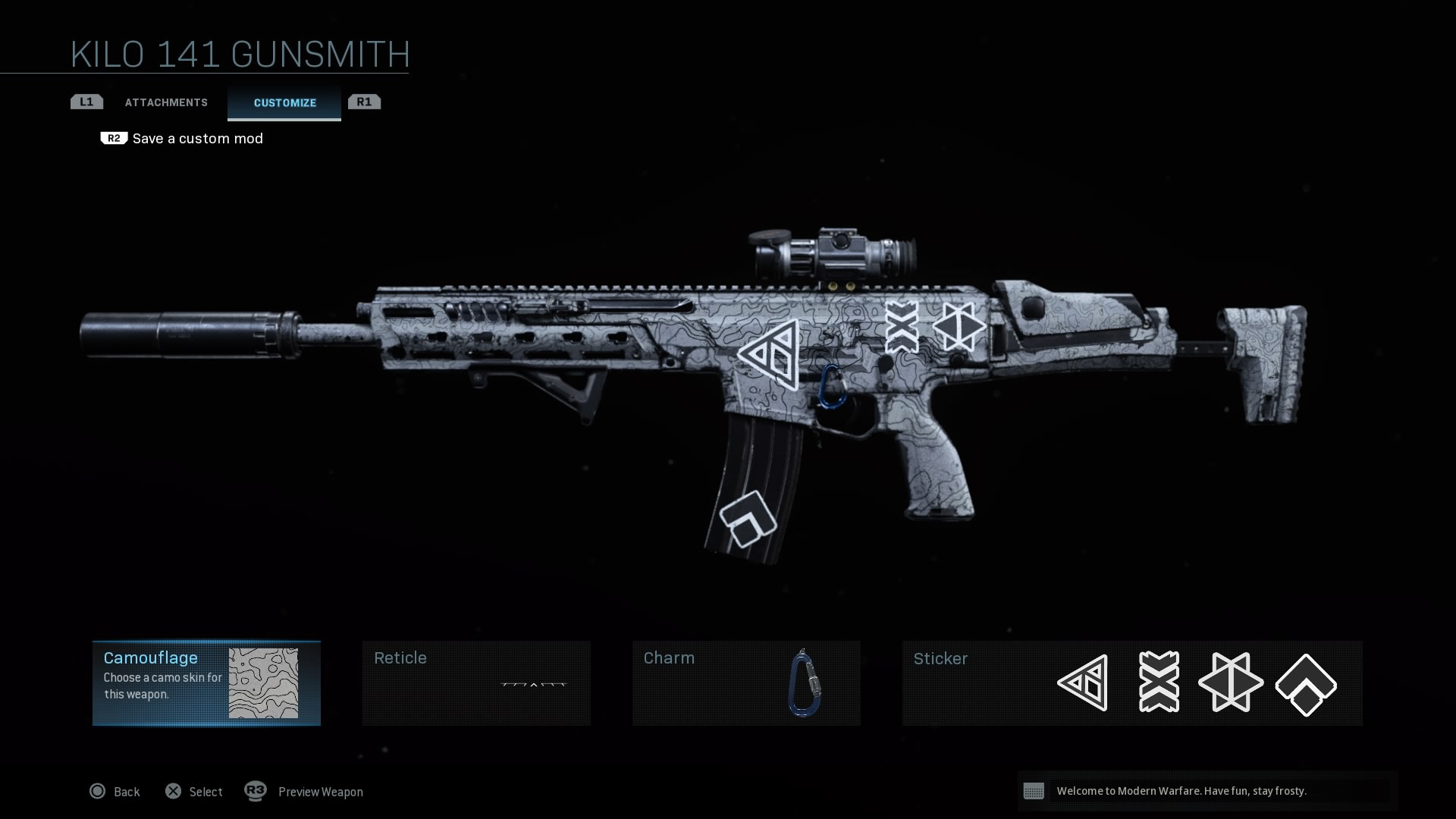Click Save a custom mod
The width and height of the screenshot is (1456, 819).
[x=197, y=139]
